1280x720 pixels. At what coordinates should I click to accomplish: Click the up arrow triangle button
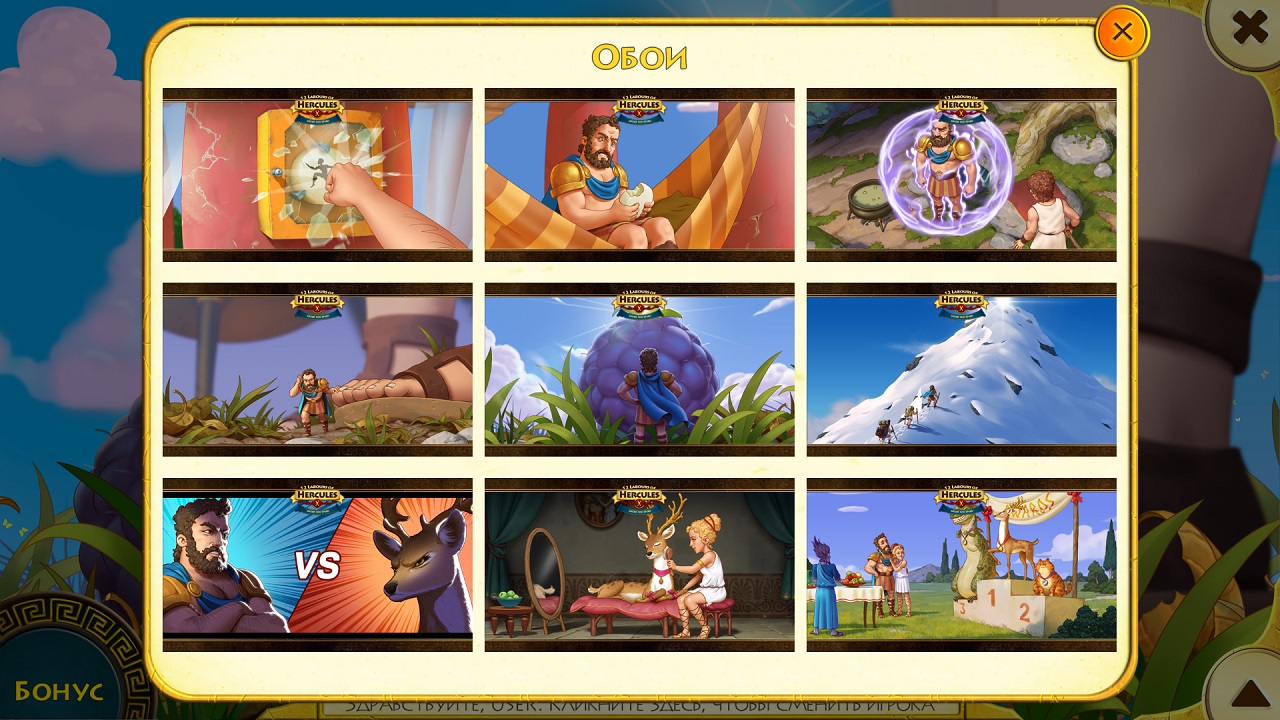click(1249, 692)
